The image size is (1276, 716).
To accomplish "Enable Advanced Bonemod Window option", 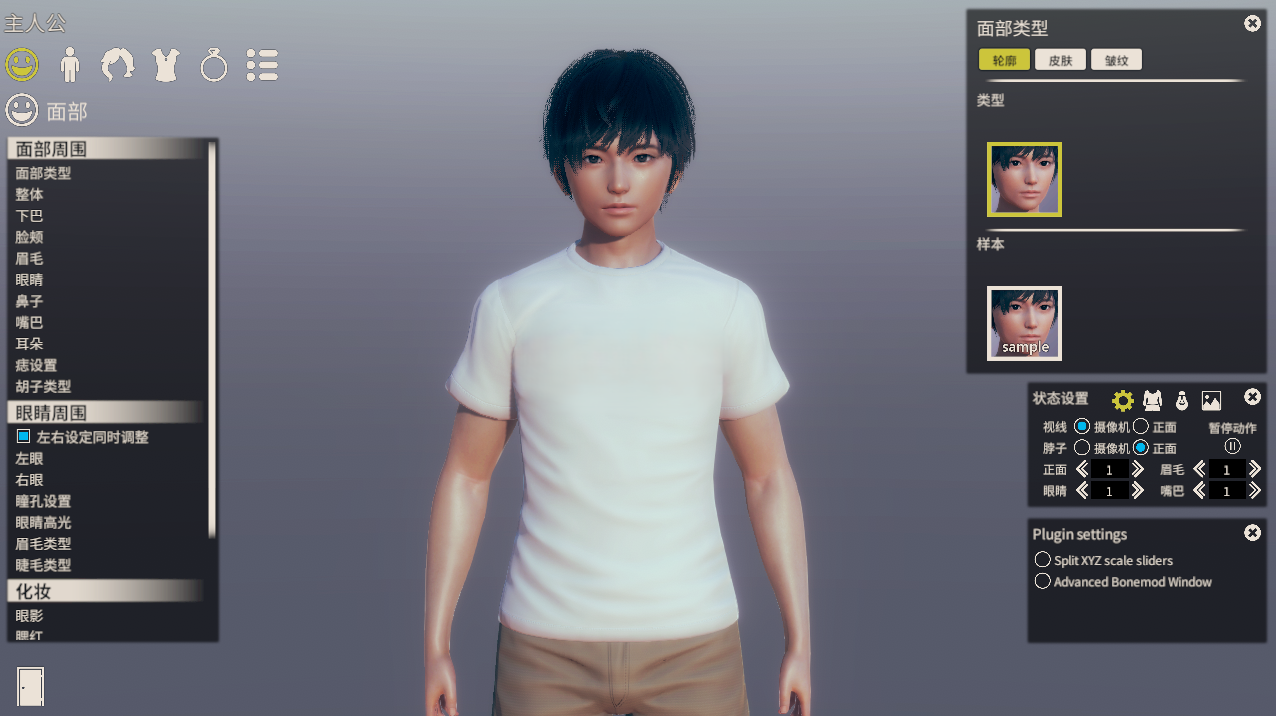I will pos(1043,581).
